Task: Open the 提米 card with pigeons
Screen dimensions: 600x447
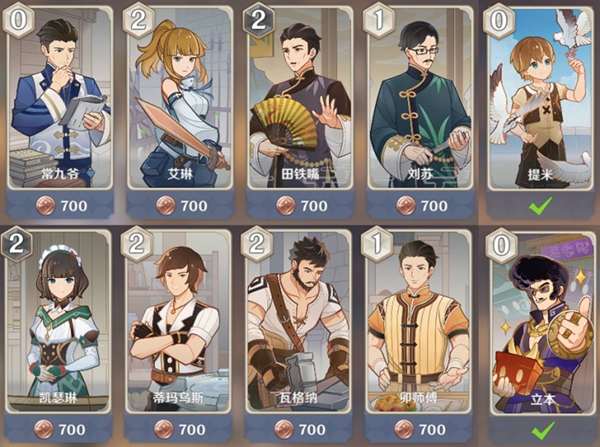Action: pyautogui.click(x=539, y=100)
